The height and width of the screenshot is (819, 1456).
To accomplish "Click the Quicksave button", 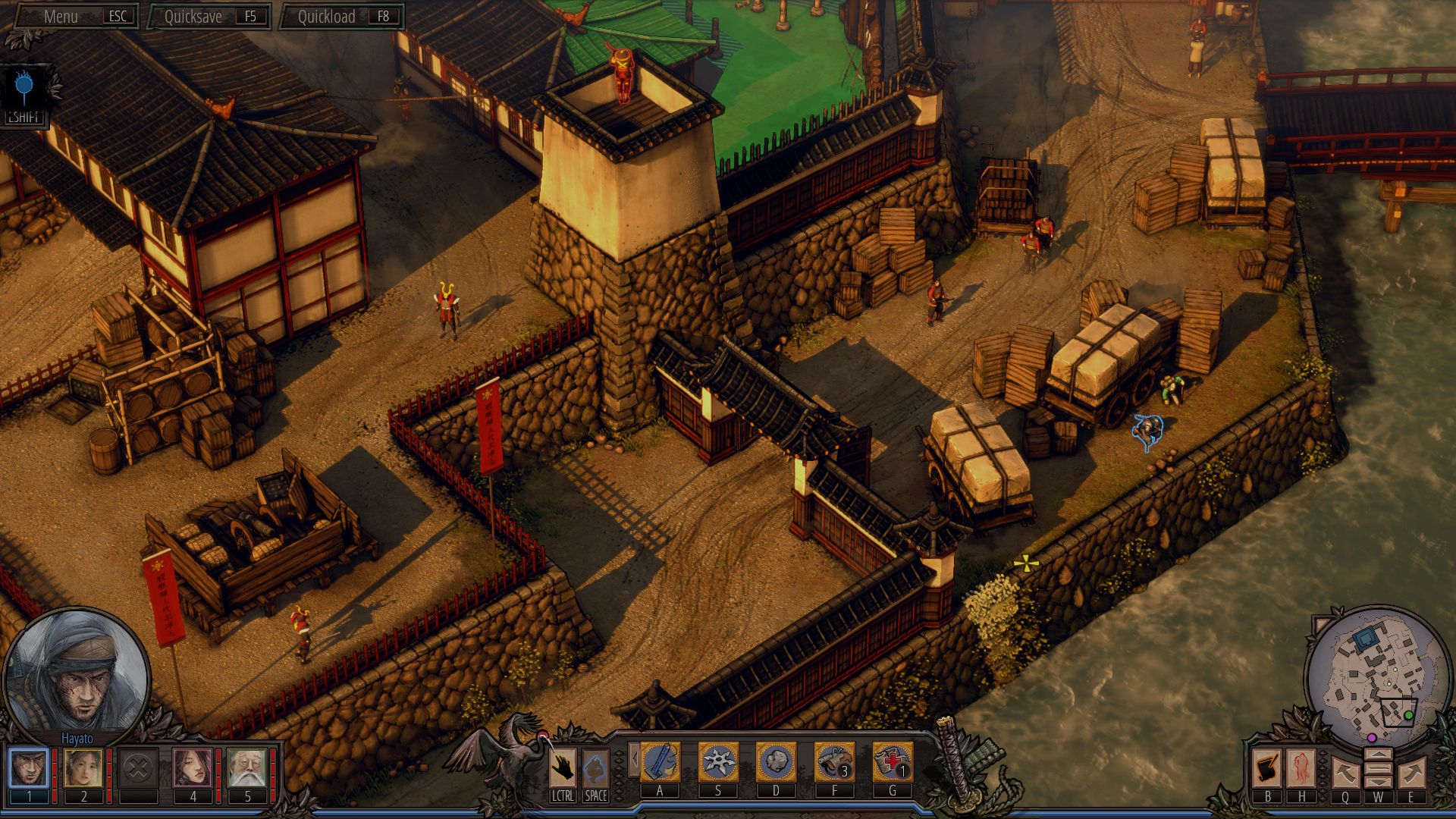I will (x=206, y=17).
